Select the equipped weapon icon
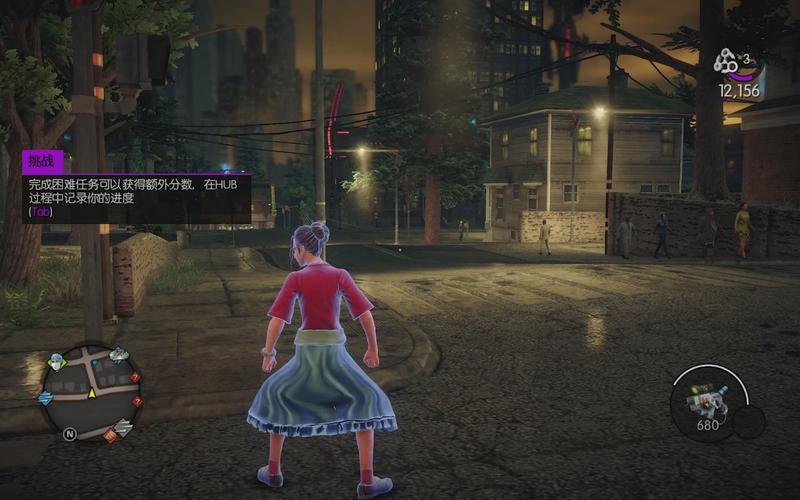800x500 pixels. [706, 401]
